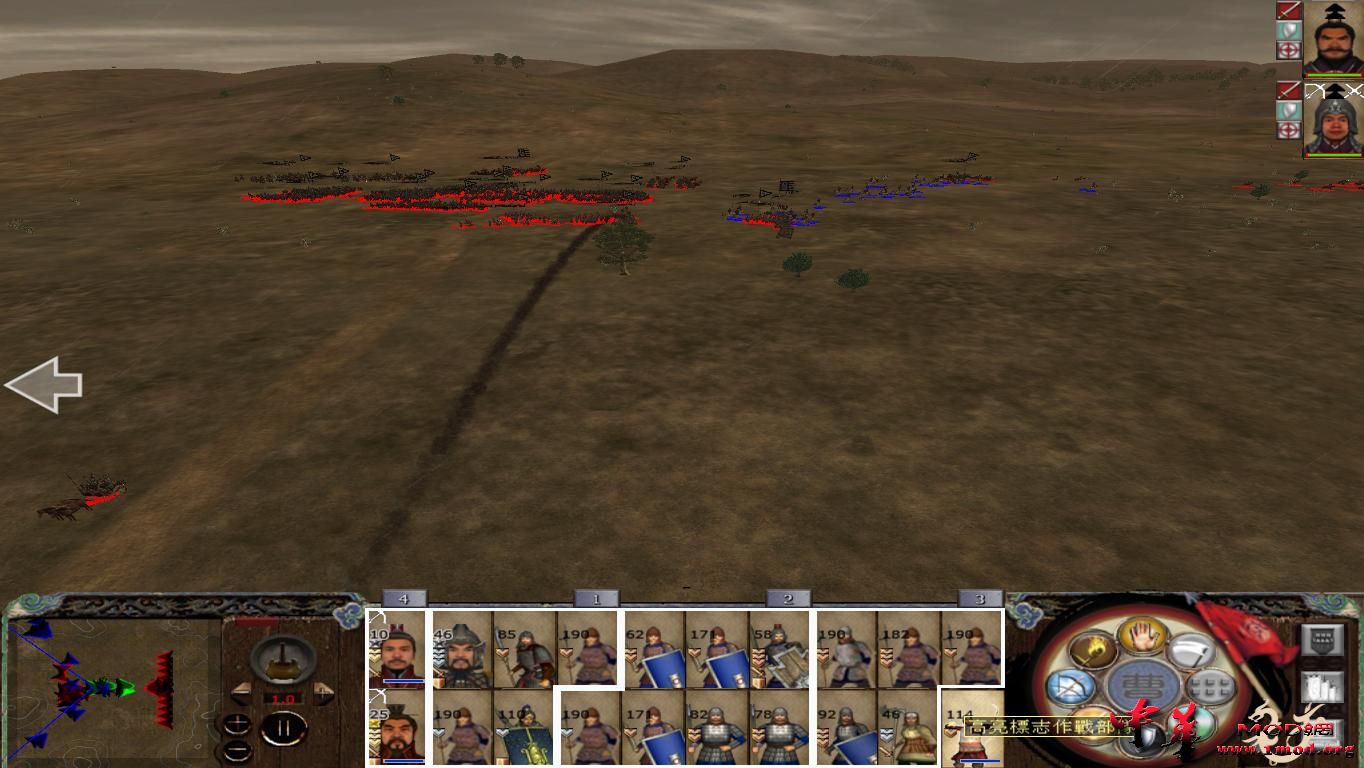1364x768 pixels.
Task: Increase game speed with the right speed arrow
Action: (323, 692)
